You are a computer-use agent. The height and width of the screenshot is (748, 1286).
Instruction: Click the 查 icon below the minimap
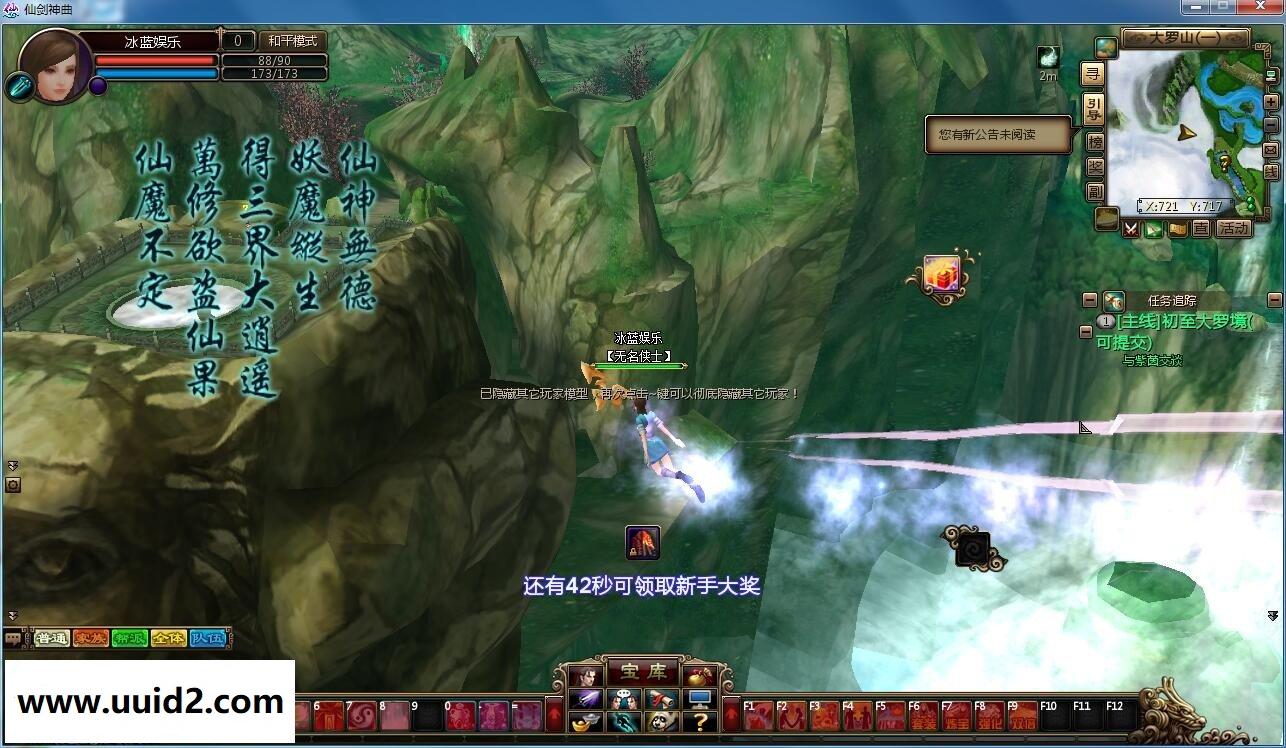point(1202,228)
